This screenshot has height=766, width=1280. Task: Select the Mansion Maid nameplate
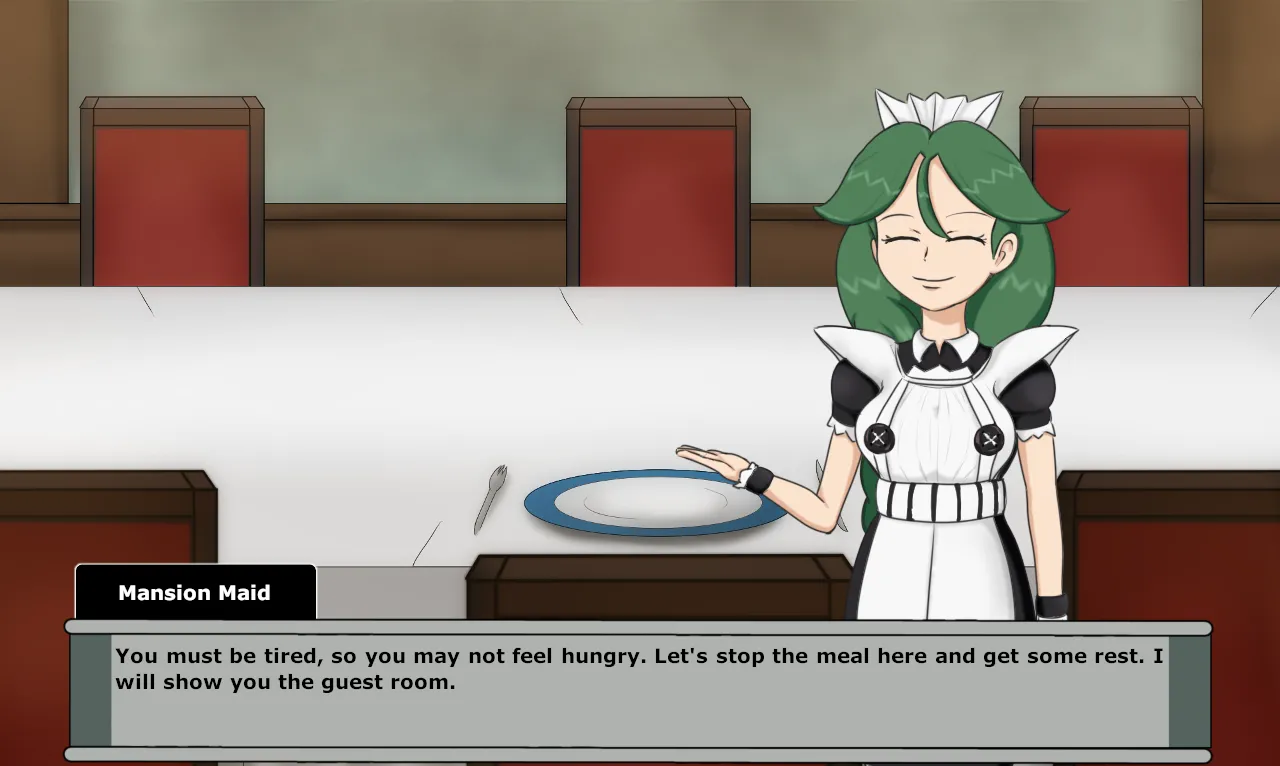click(194, 592)
